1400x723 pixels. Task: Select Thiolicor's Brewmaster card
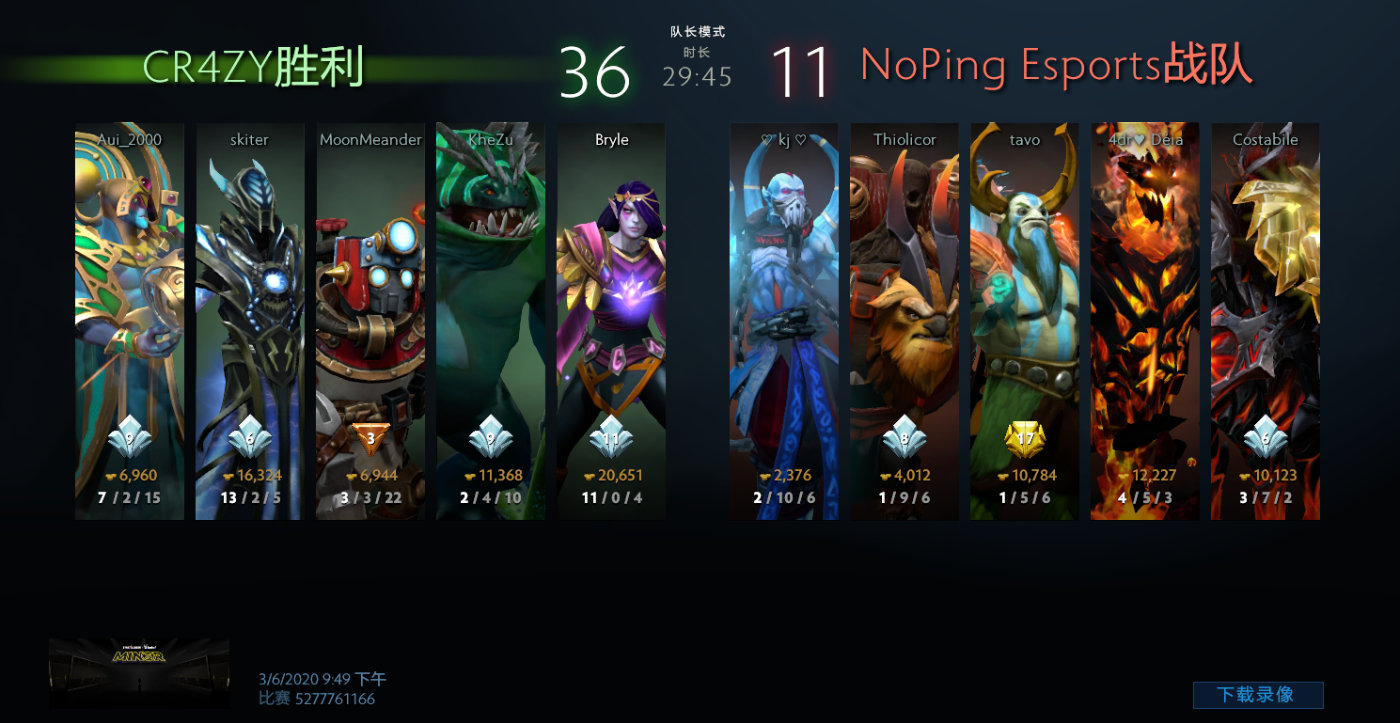(904, 320)
